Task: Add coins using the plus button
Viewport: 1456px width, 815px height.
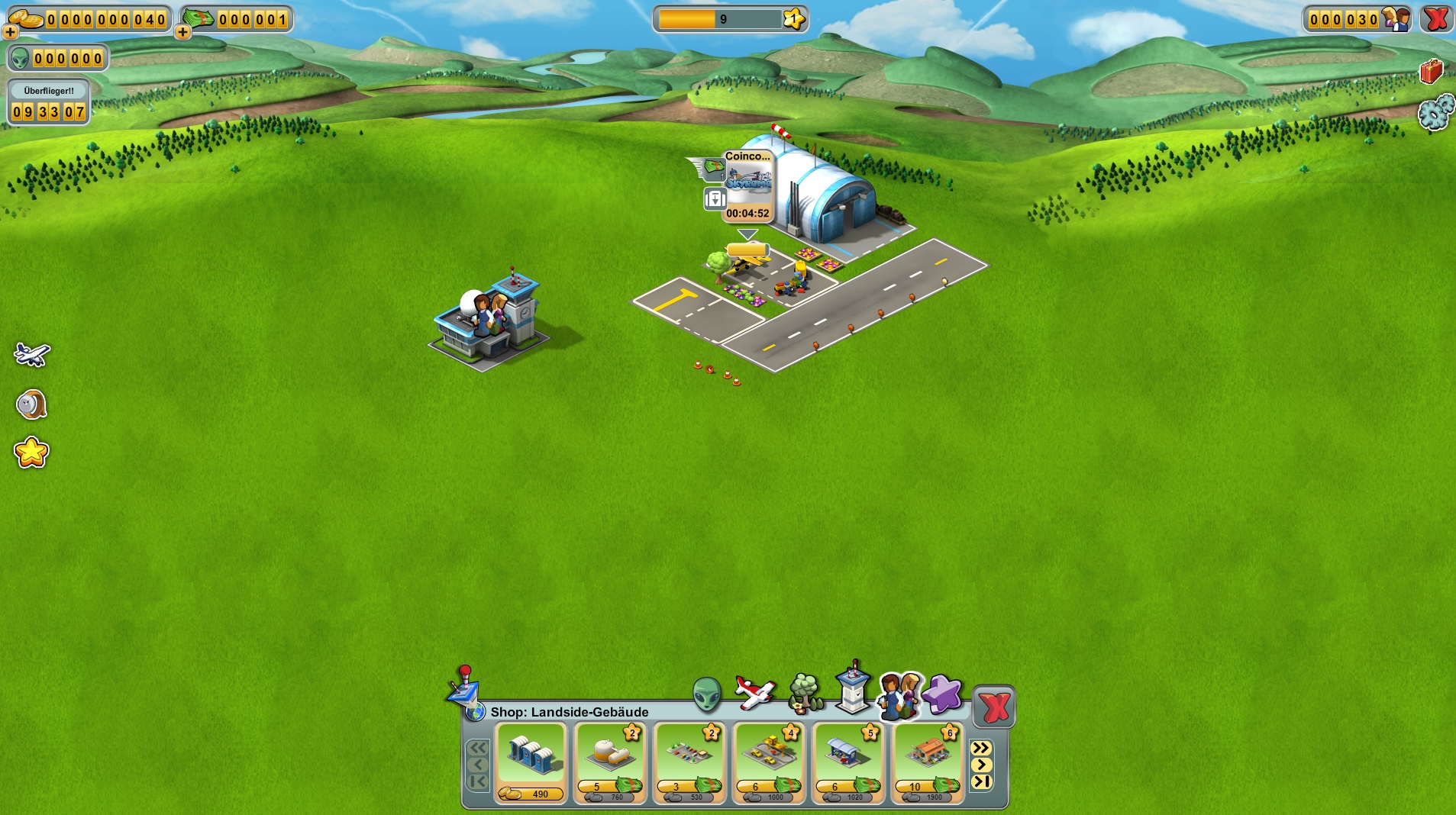Action: [9, 32]
